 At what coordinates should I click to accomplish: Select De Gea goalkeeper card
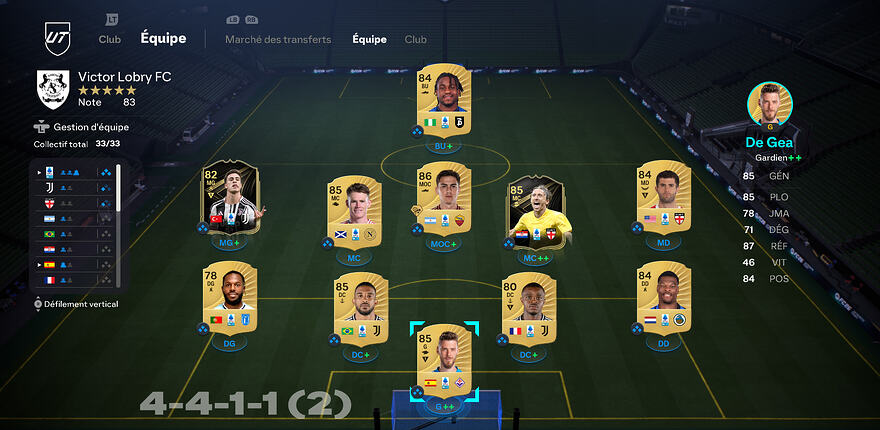point(444,360)
